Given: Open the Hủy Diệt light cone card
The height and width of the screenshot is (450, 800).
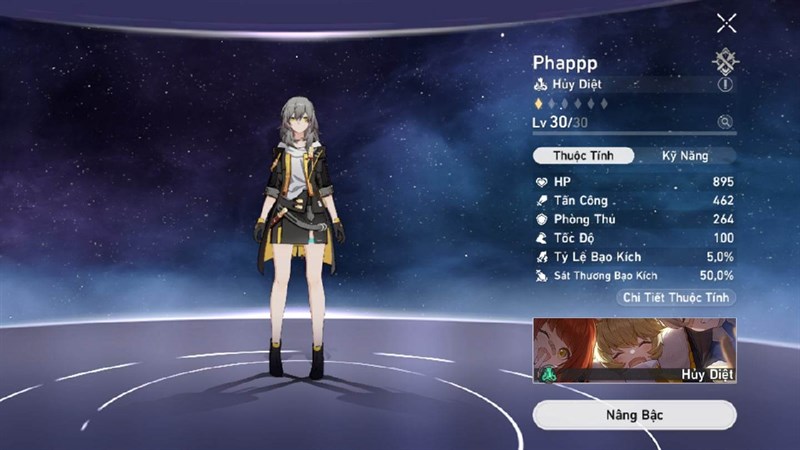Looking at the screenshot, I should click(x=634, y=351).
